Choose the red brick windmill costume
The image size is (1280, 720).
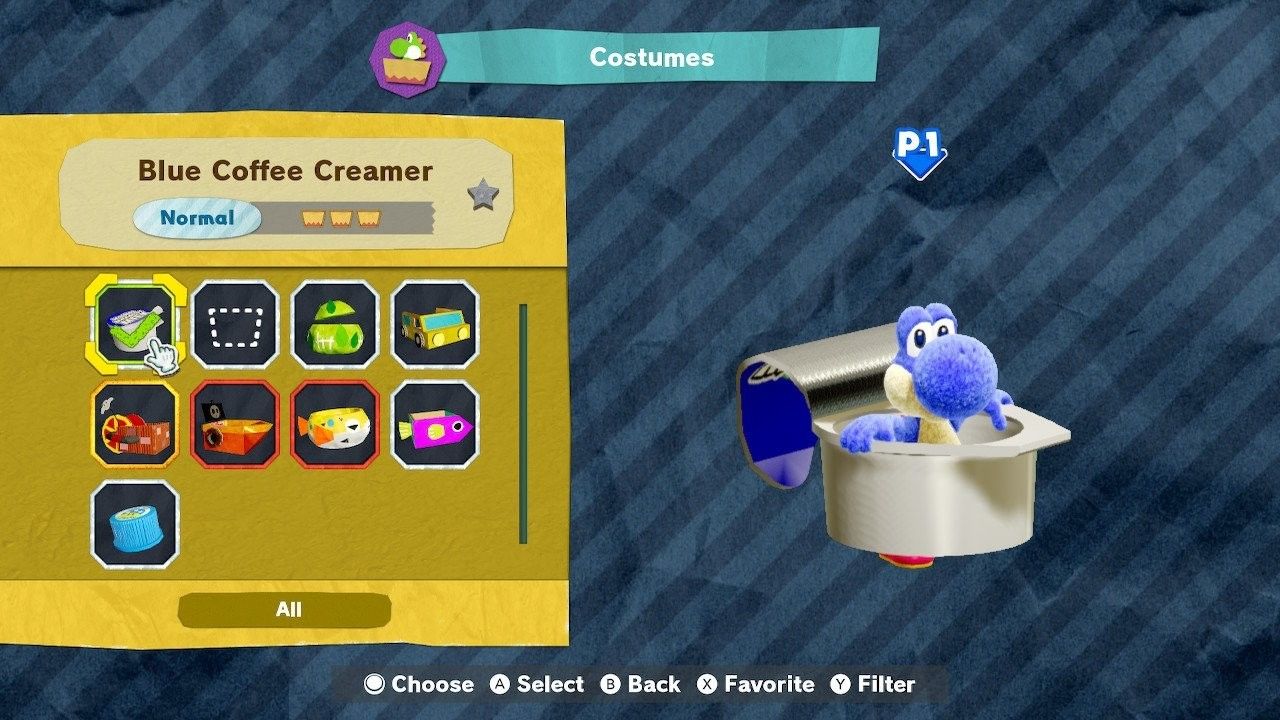(135, 424)
